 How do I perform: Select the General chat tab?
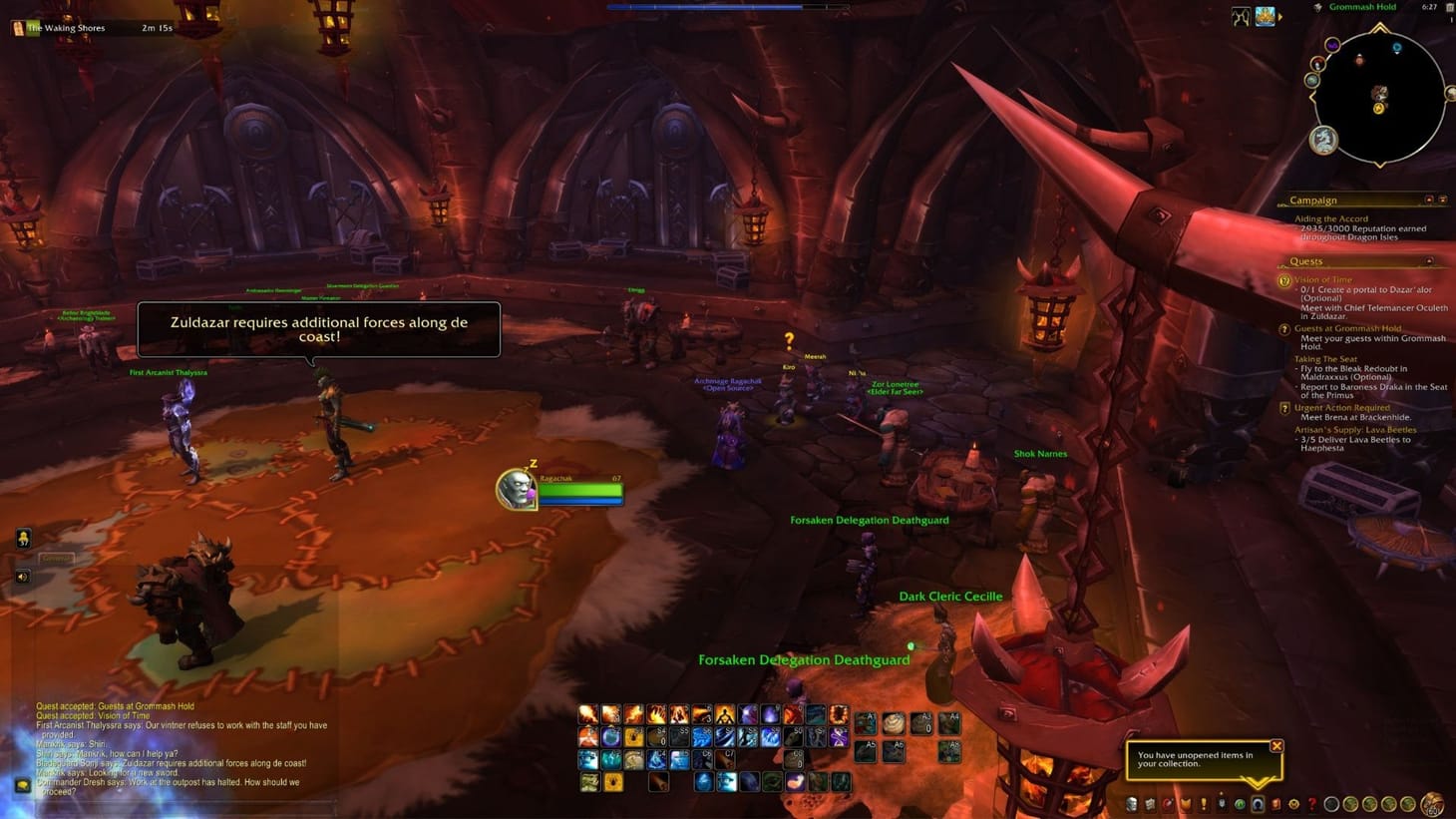(56, 558)
